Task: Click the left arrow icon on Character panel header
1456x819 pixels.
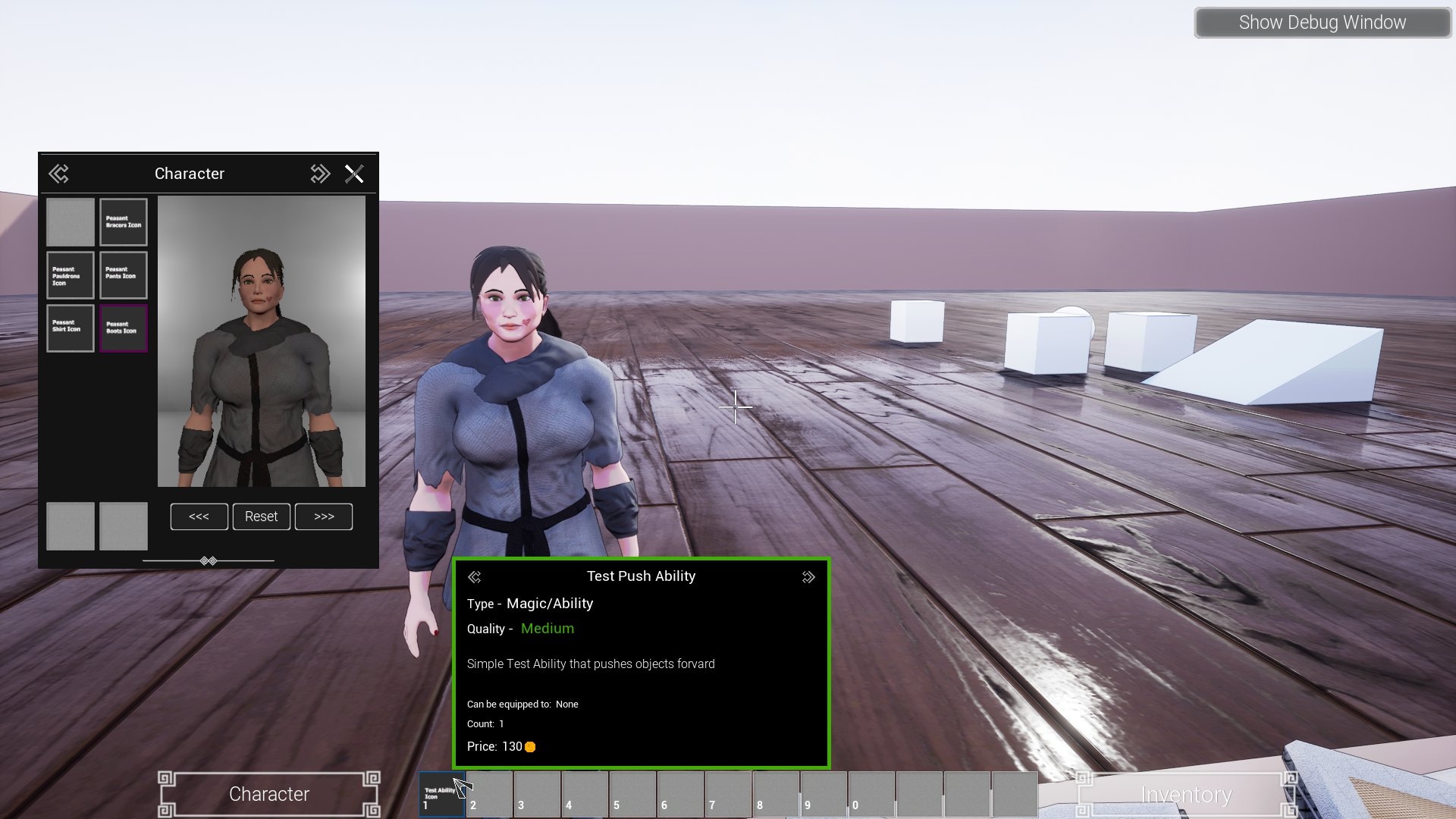Action: coord(60,174)
